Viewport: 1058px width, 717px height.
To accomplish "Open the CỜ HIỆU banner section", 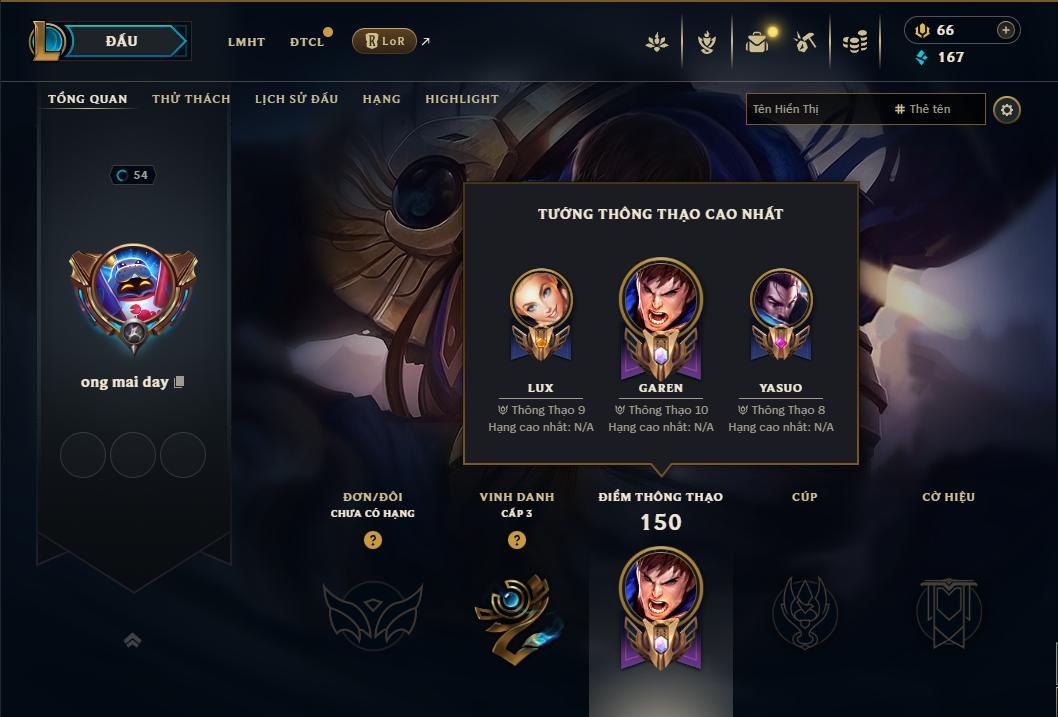I will 948,609.
